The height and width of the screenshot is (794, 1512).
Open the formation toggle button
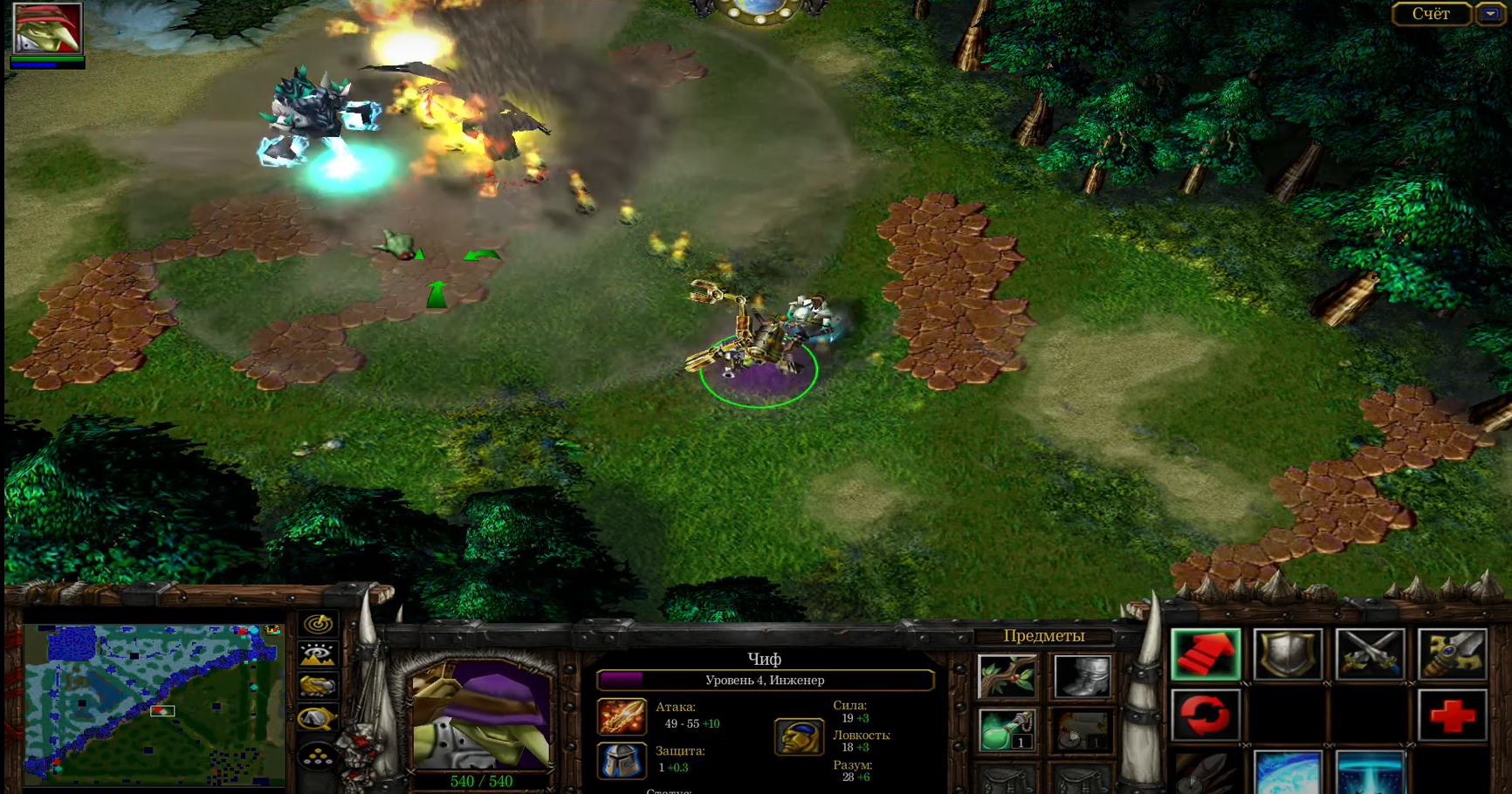click(x=318, y=756)
